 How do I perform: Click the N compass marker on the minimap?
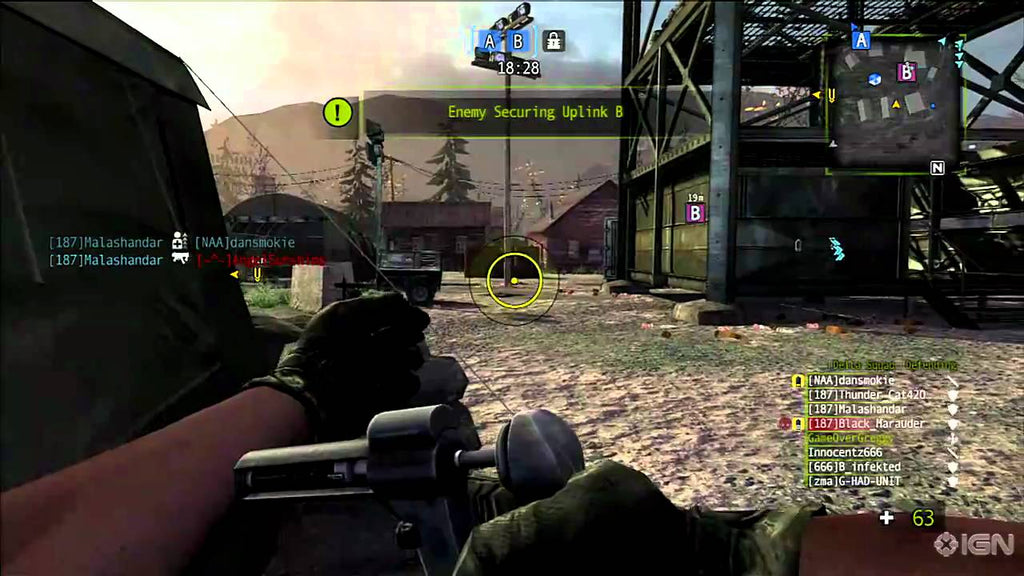coord(937,168)
